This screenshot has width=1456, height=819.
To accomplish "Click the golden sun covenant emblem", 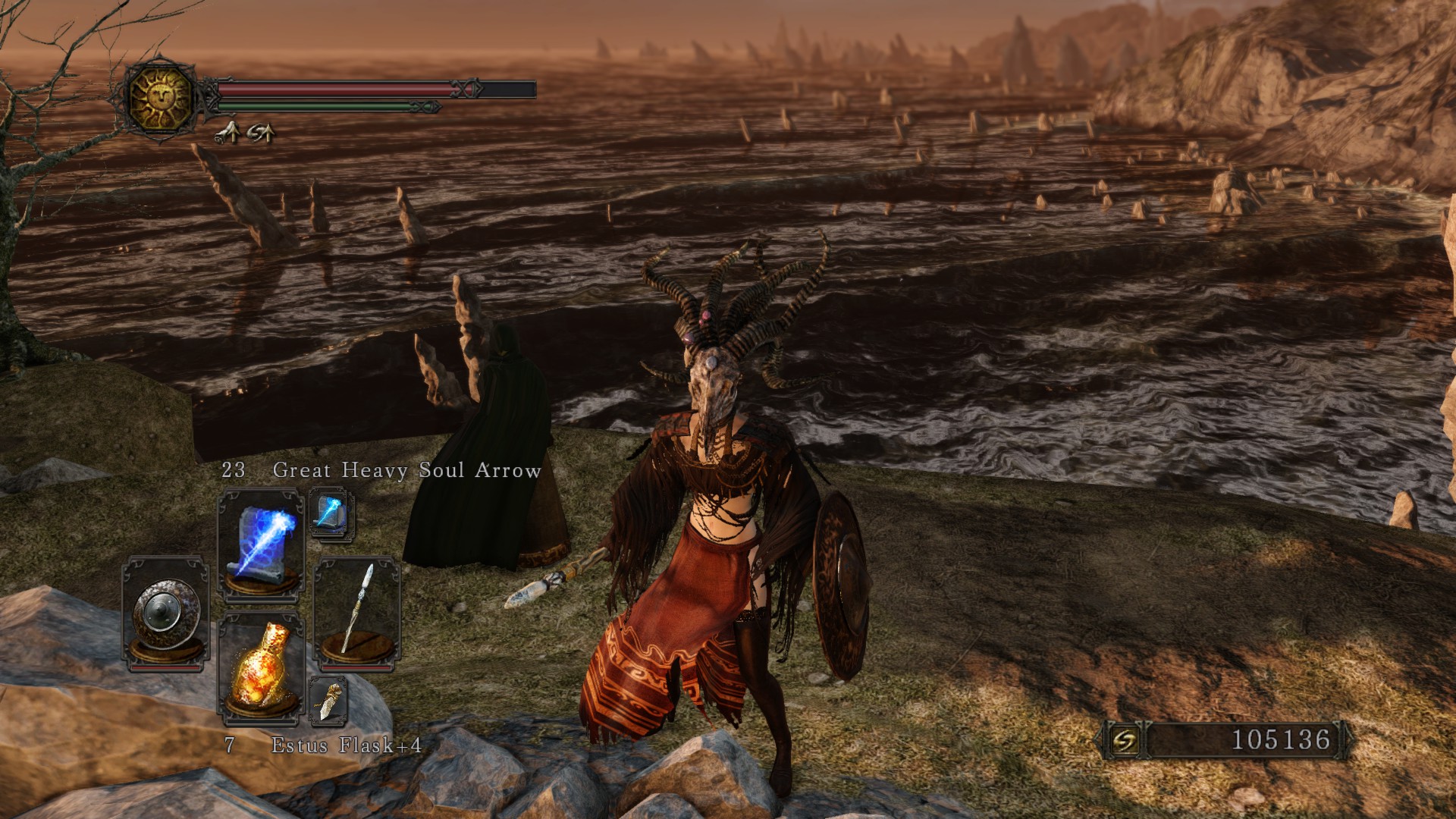I will [161, 98].
